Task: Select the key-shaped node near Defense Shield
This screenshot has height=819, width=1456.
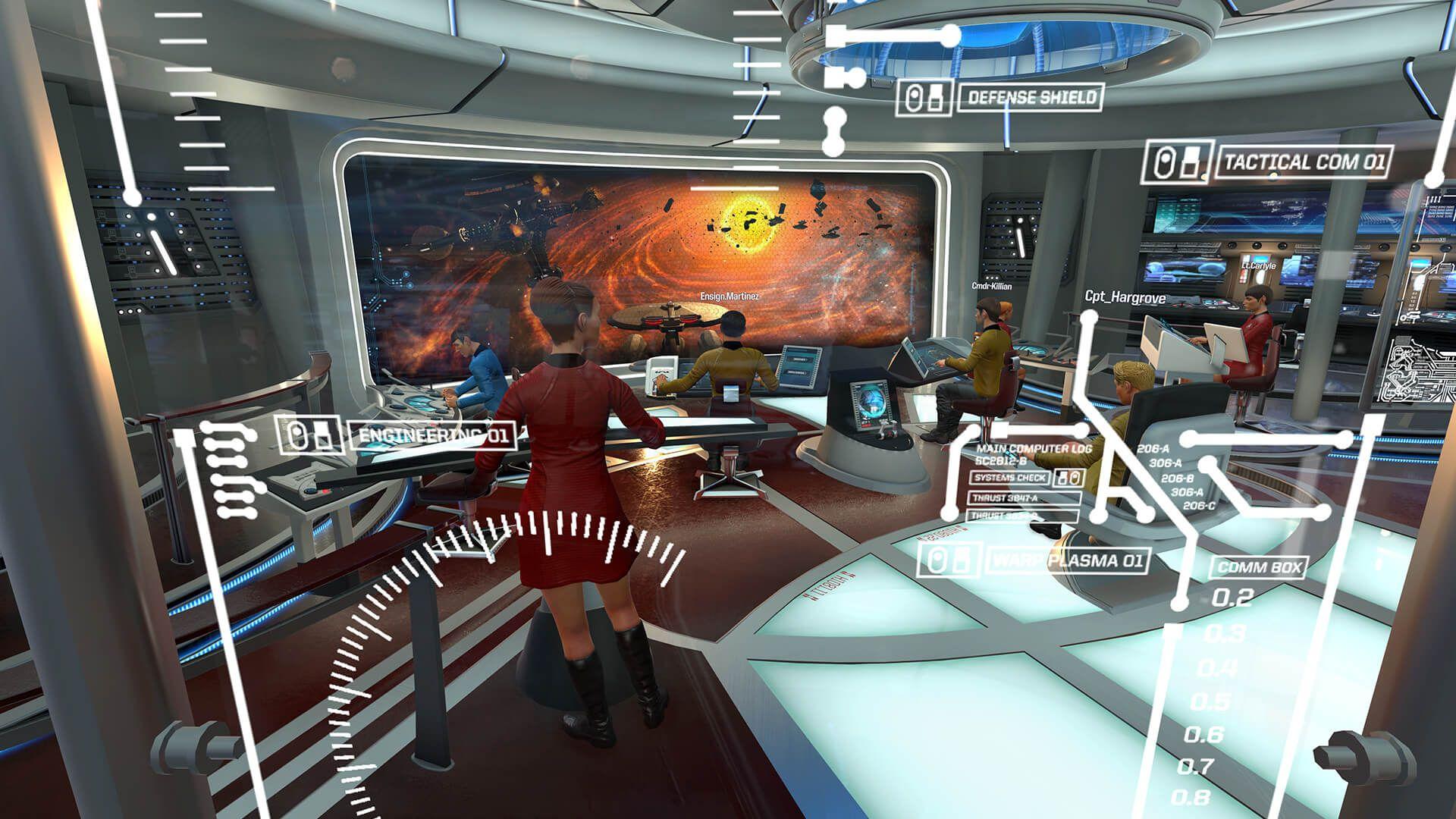Action: click(x=844, y=78)
